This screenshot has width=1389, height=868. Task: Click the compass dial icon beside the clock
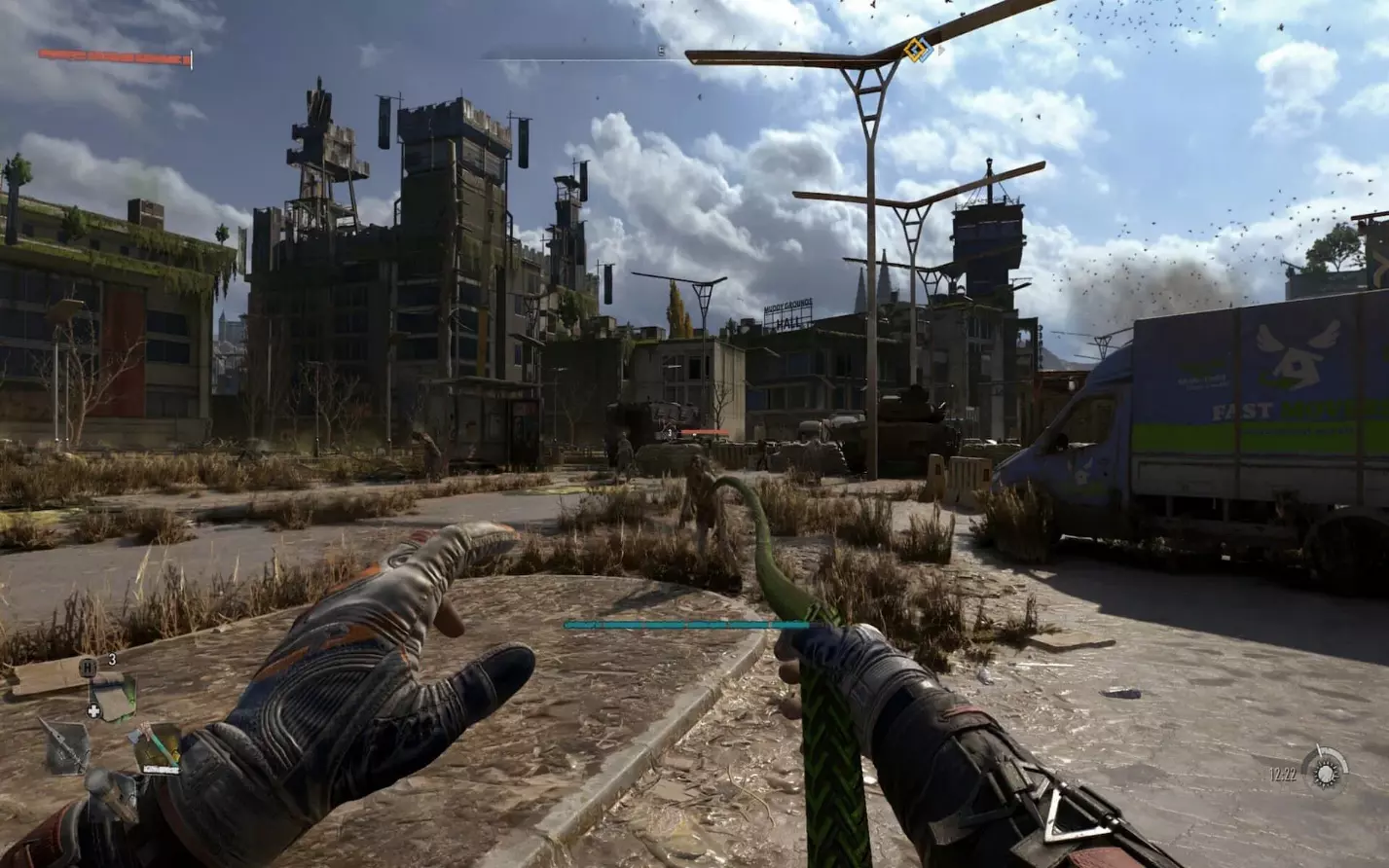1325,773
